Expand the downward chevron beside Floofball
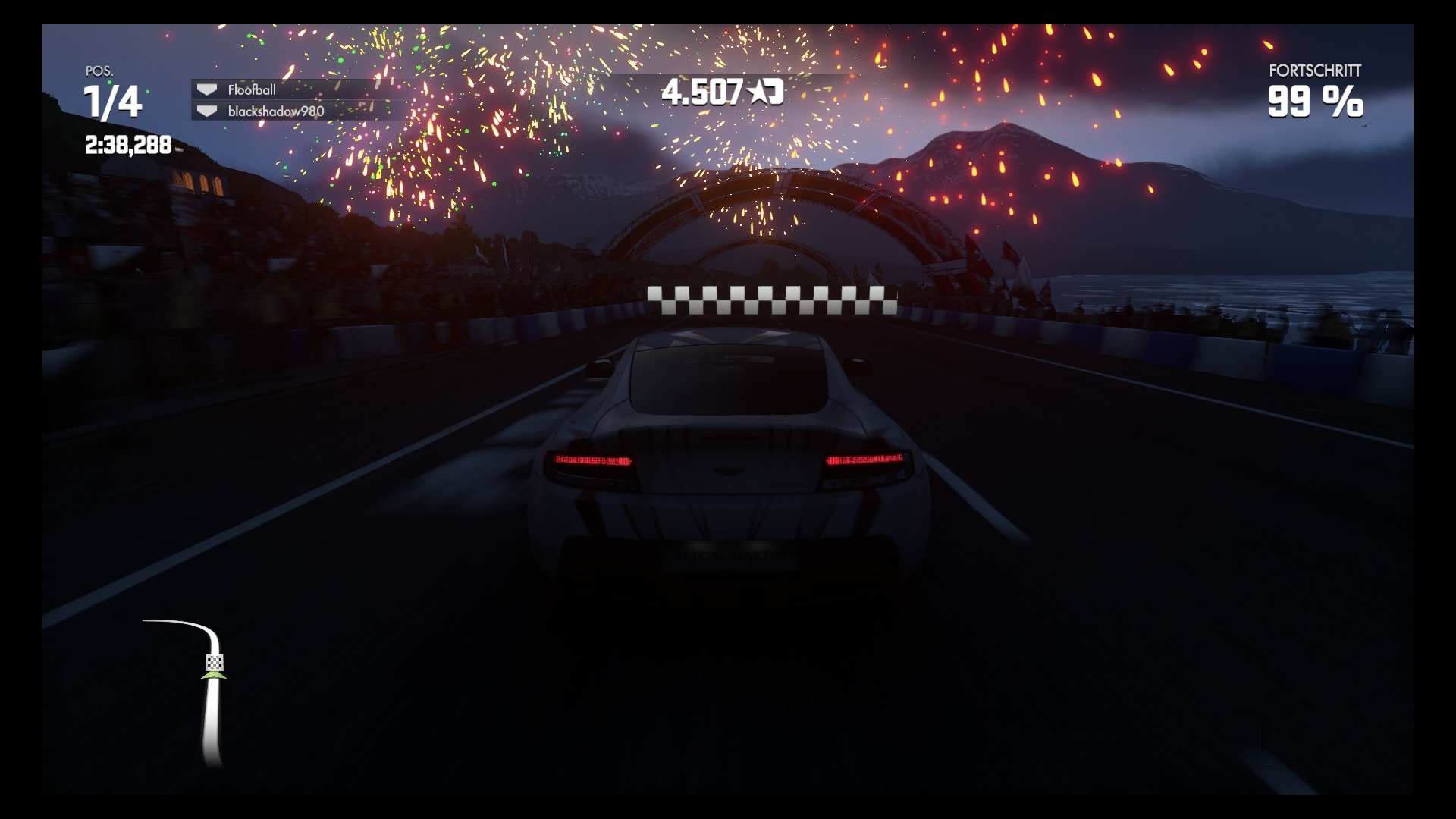Image resolution: width=1456 pixels, height=819 pixels. [x=207, y=89]
